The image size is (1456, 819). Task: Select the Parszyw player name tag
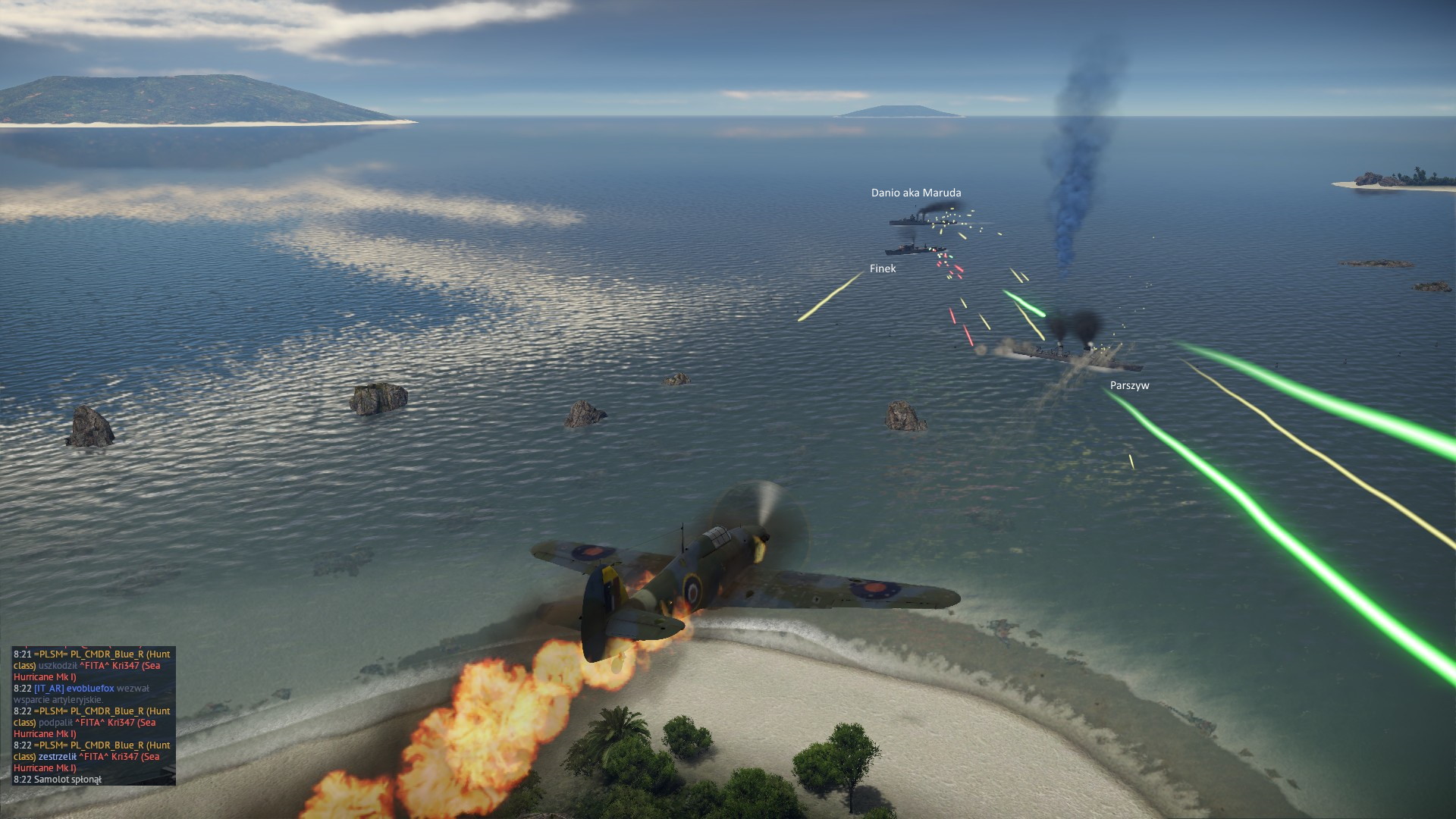tap(1129, 385)
